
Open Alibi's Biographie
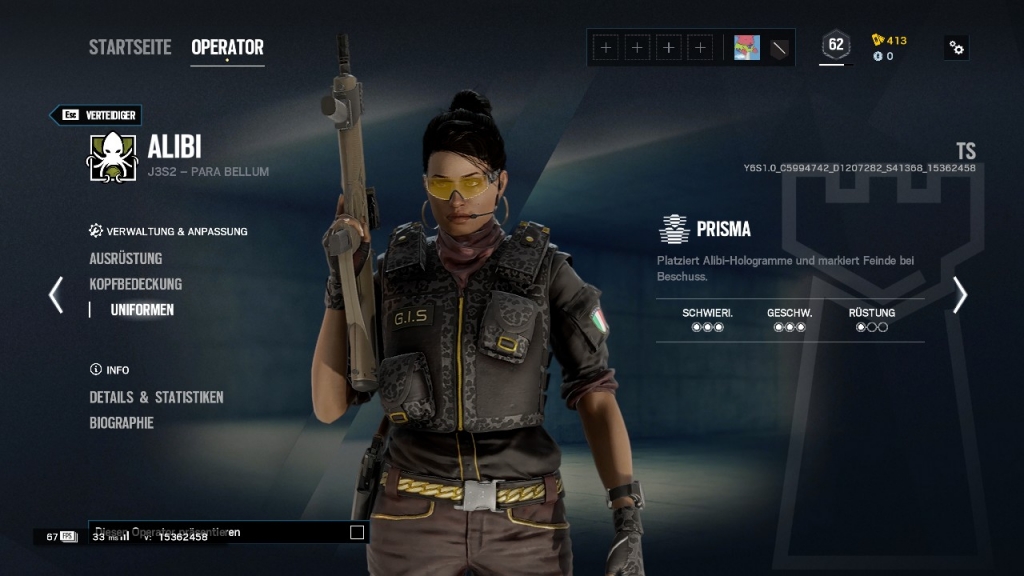point(121,423)
